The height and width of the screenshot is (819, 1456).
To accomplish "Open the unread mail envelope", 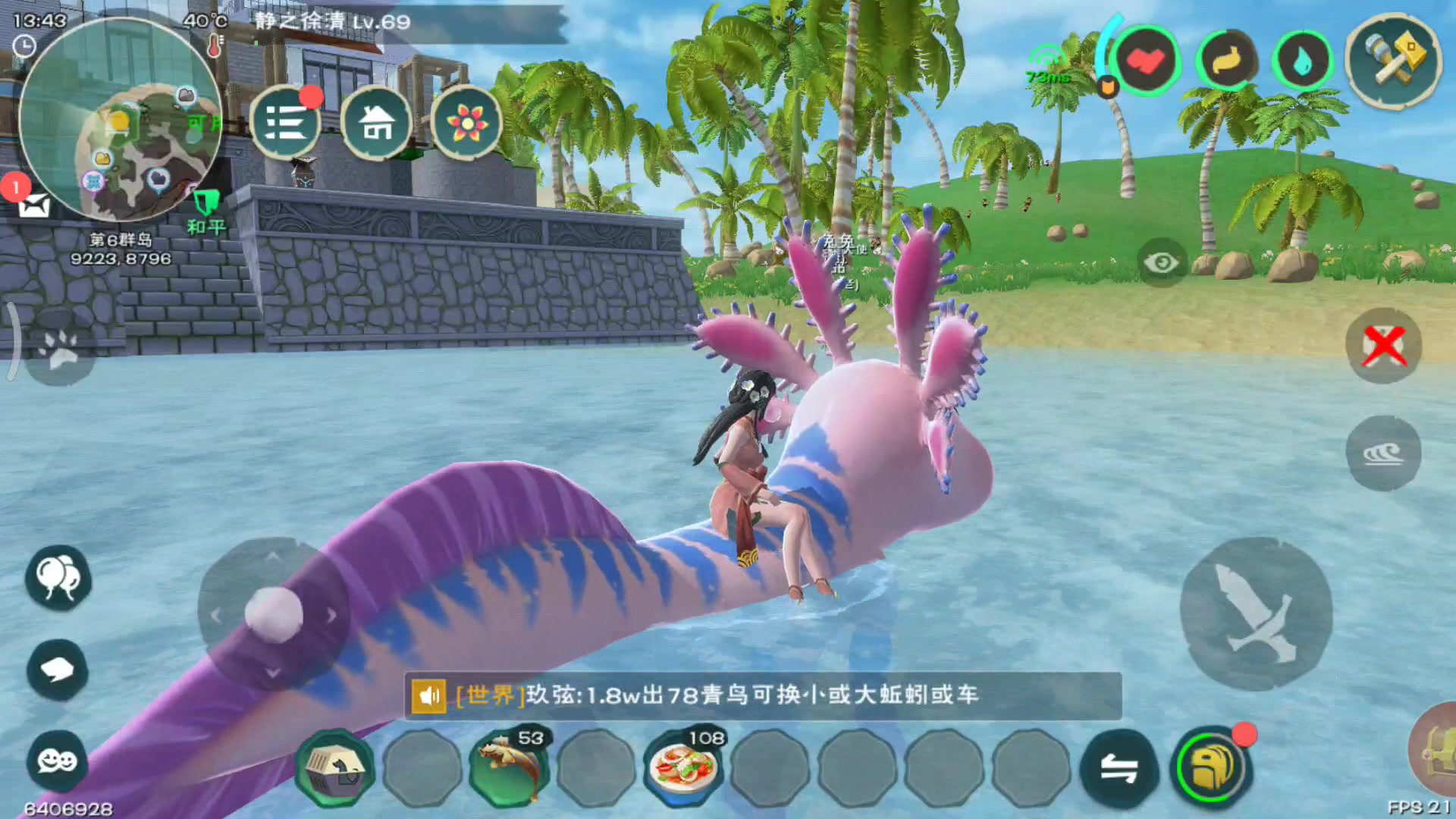I will point(33,205).
